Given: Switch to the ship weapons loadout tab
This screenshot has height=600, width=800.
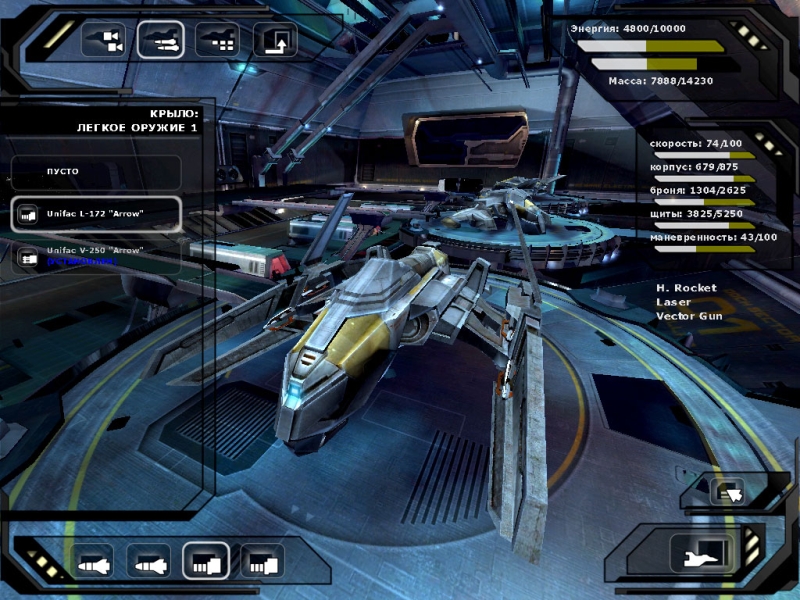Looking at the screenshot, I should click(x=160, y=40).
